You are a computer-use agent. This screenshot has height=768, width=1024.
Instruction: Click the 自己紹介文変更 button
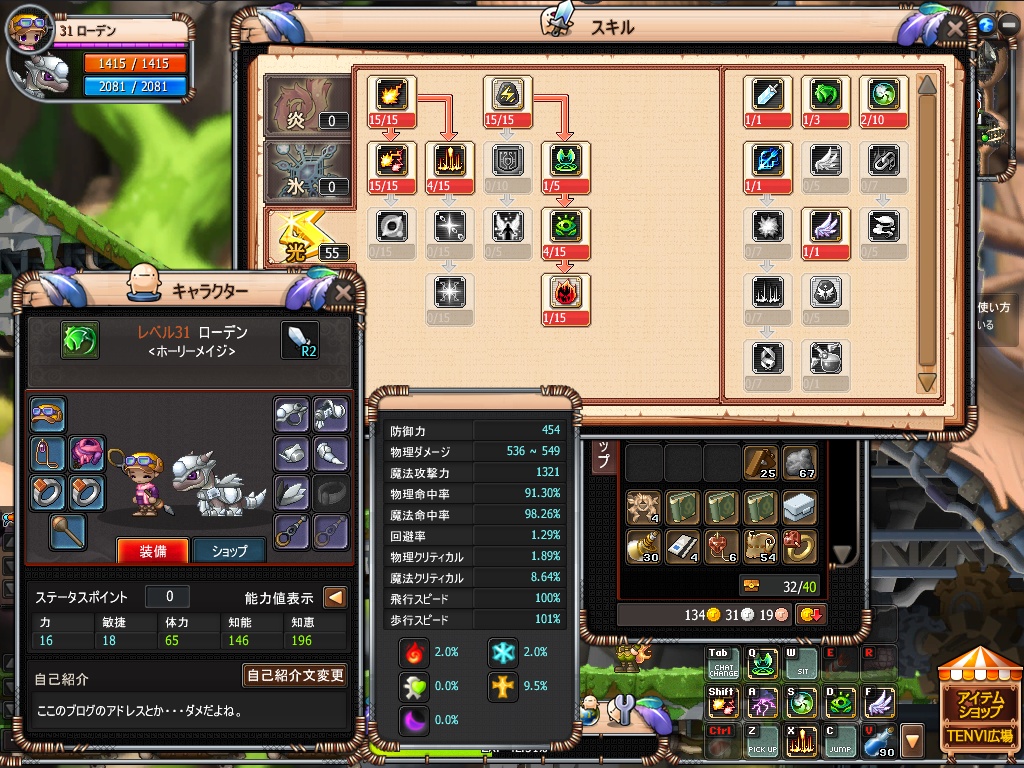tap(296, 675)
